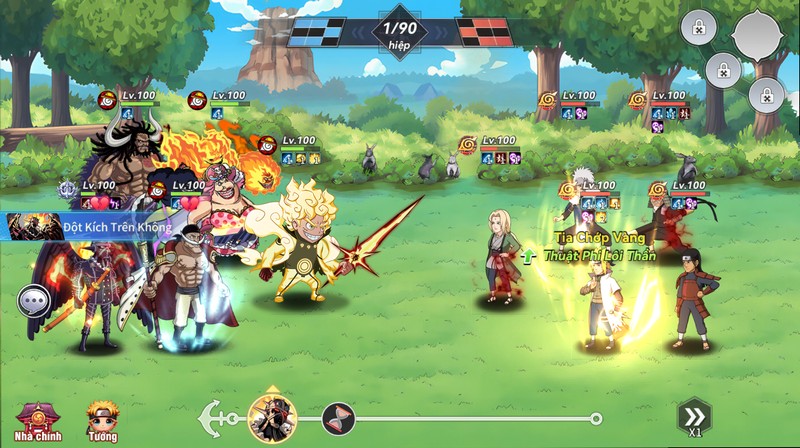Click the hourglass marker on the turn timeline
This screenshot has height=448, width=800.
(338, 418)
